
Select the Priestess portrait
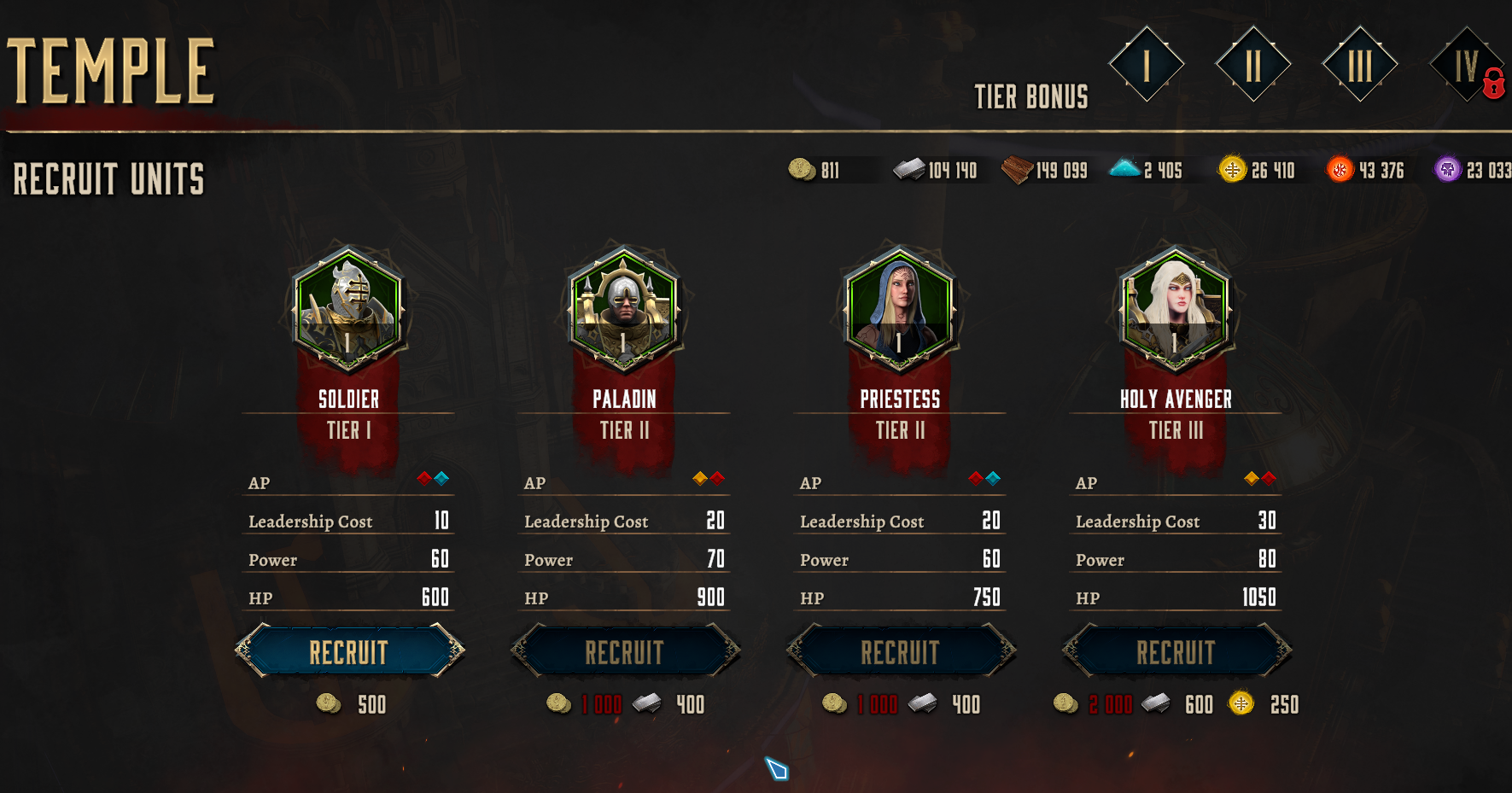tap(900, 309)
